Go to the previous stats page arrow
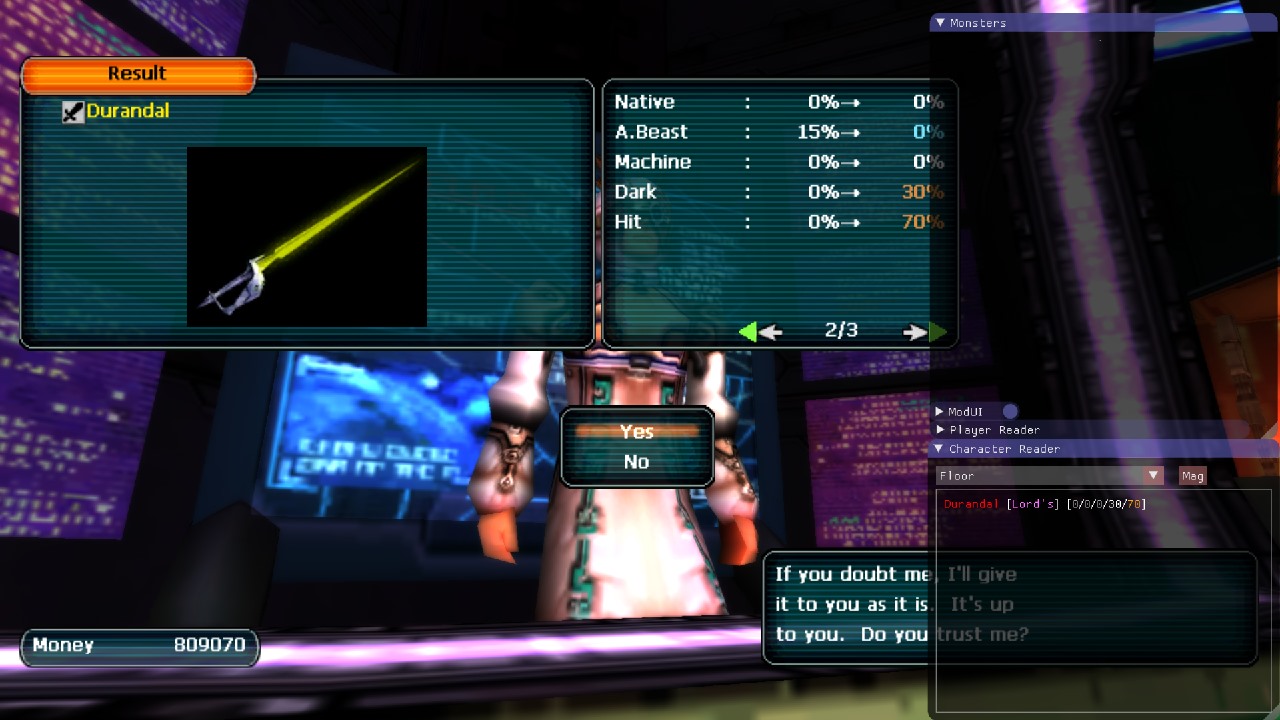This screenshot has height=720, width=1280. pyautogui.click(x=759, y=332)
